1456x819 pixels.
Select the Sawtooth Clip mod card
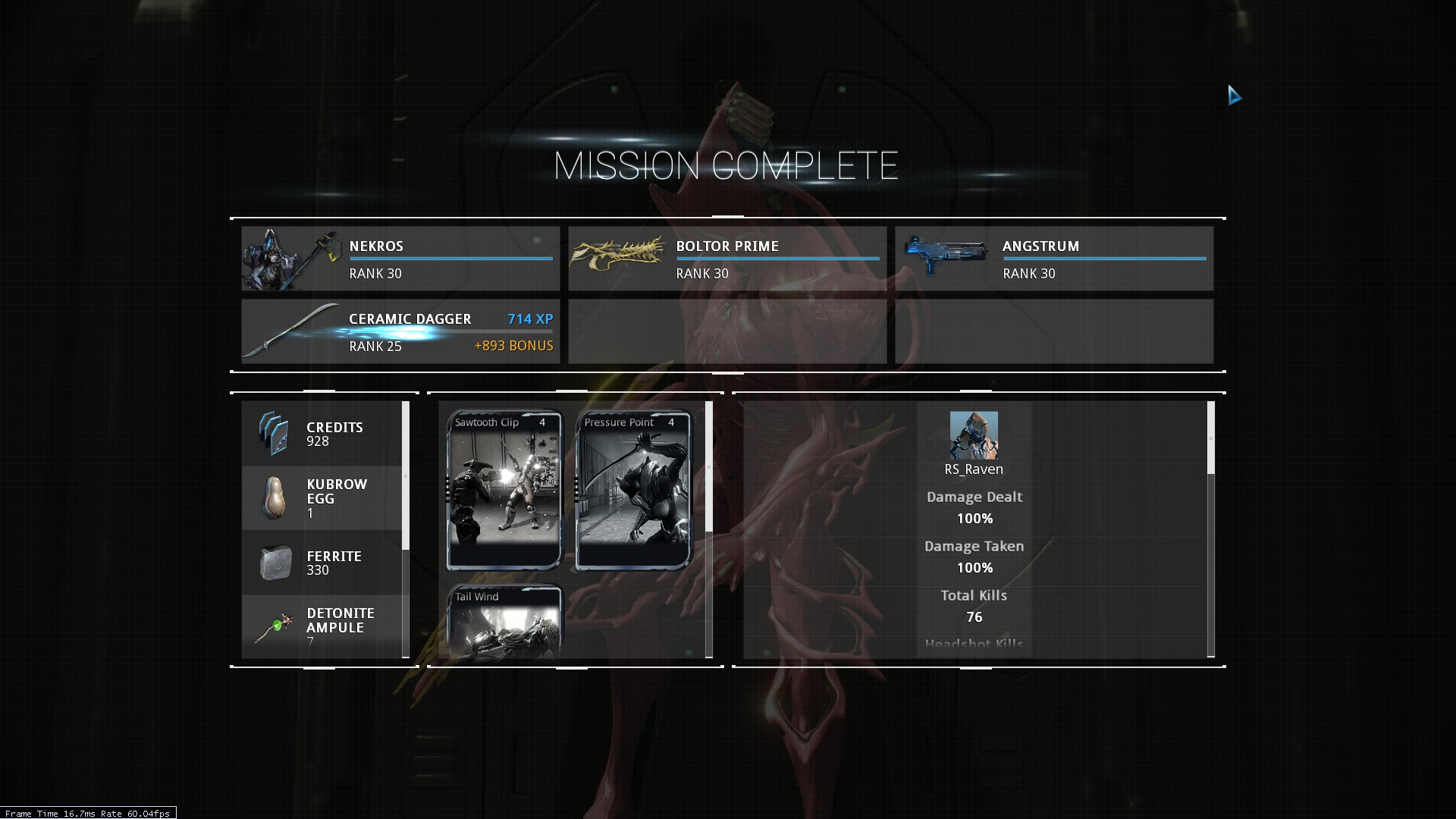(x=504, y=490)
